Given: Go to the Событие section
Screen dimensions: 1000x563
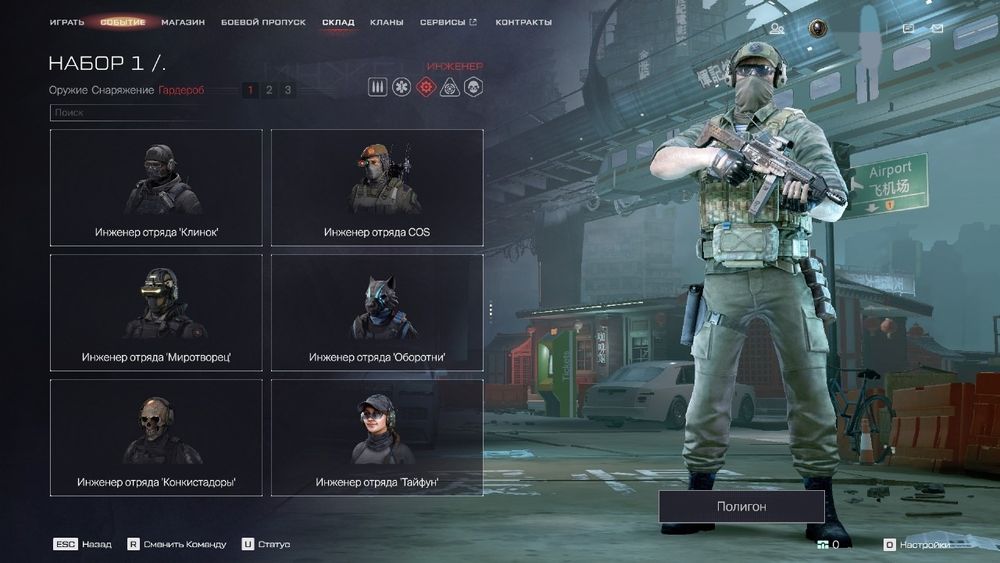Looking at the screenshot, I should [x=123, y=22].
